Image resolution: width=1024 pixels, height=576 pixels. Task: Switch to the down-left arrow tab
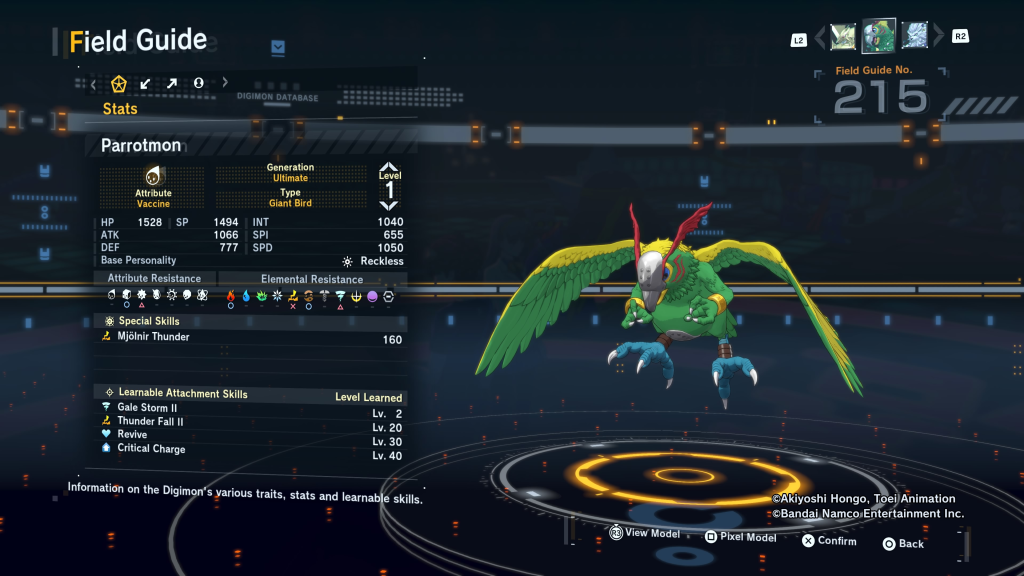[x=146, y=83]
